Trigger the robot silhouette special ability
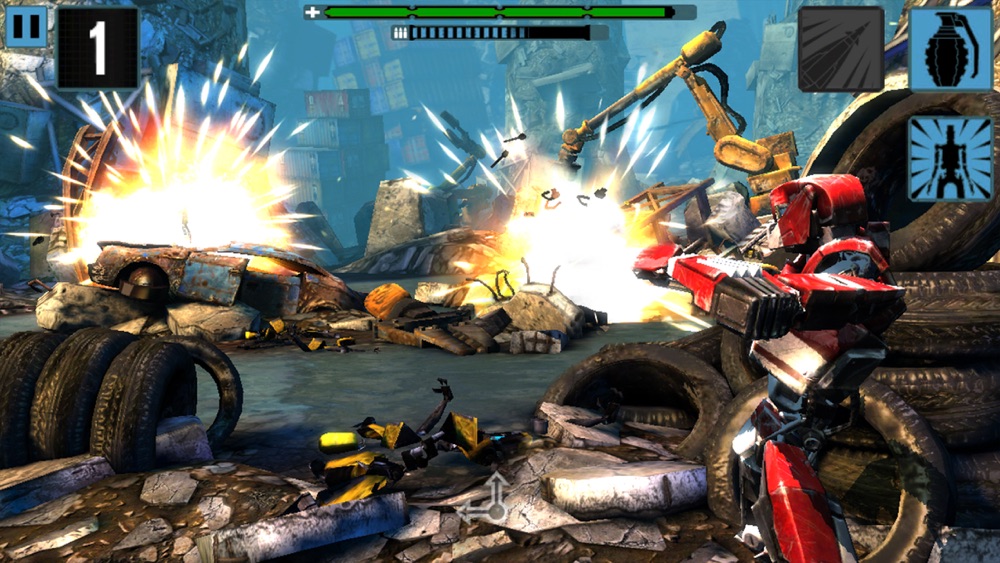The image size is (1000, 563). [x=950, y=157]
